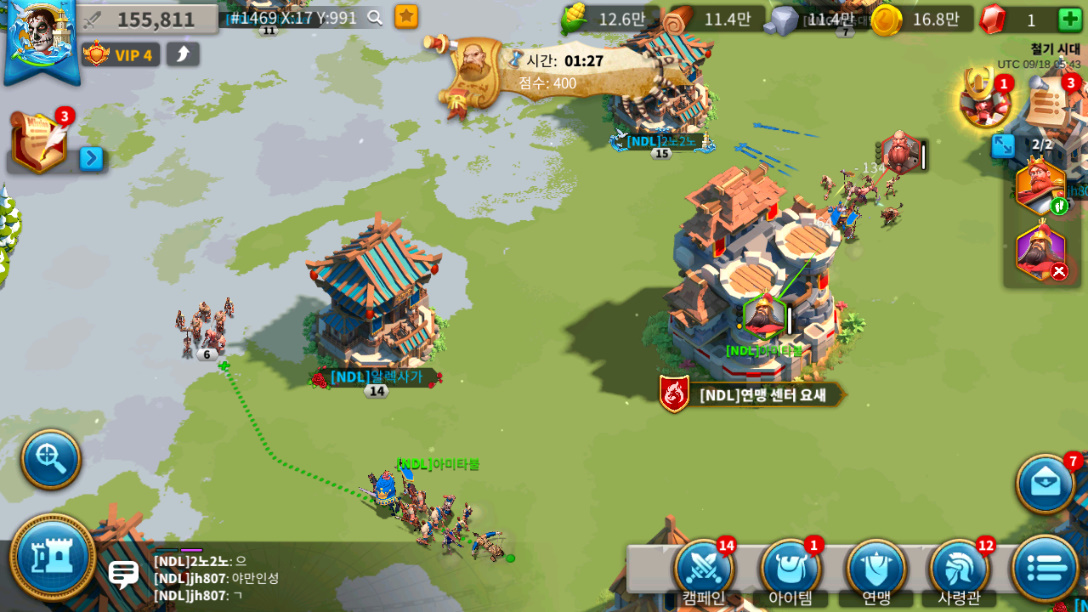Expand the quest panel blue arrow

pyautogui.click(x=91, y=158)
